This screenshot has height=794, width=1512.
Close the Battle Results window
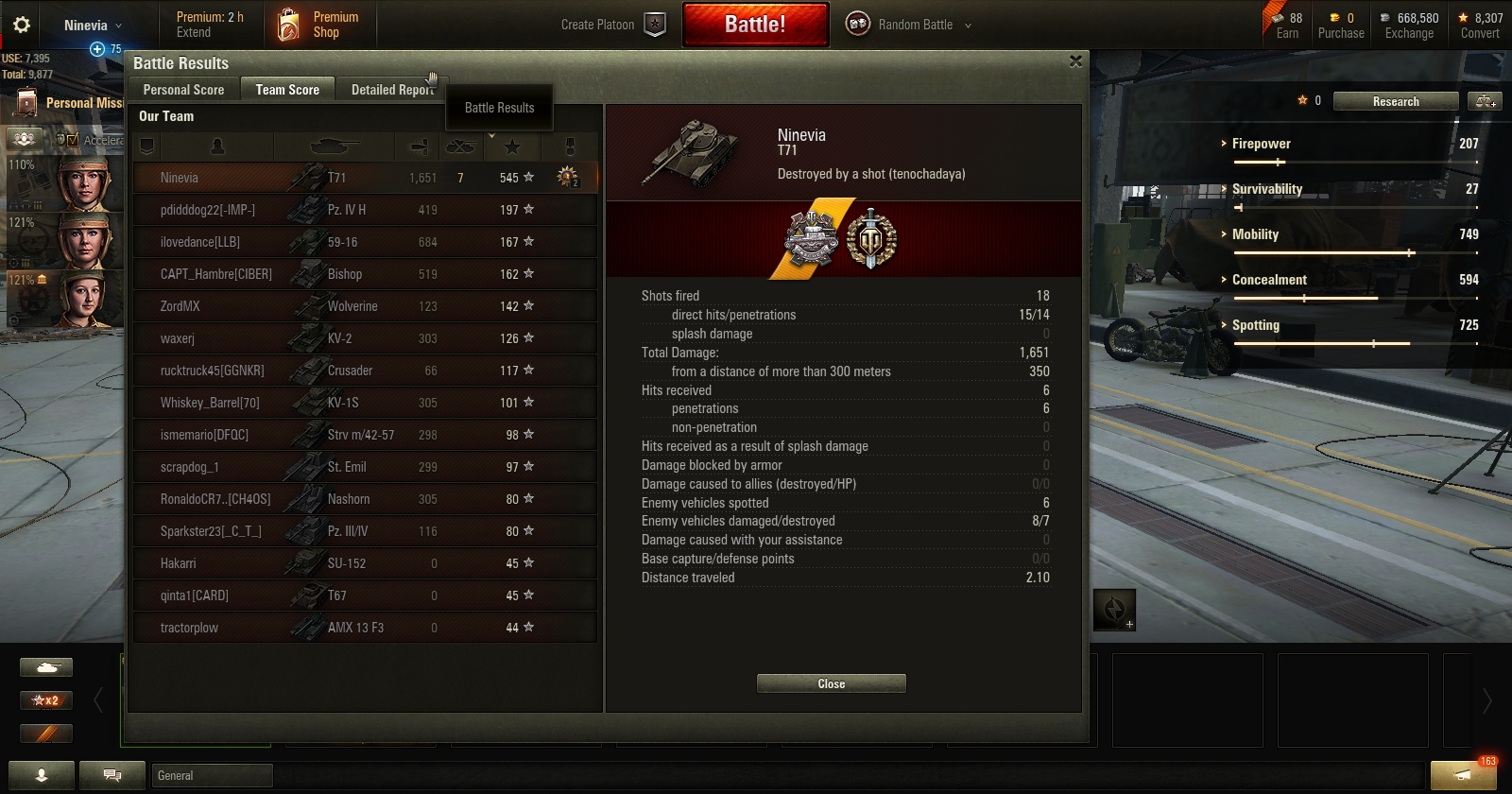tap(1075, 61)
